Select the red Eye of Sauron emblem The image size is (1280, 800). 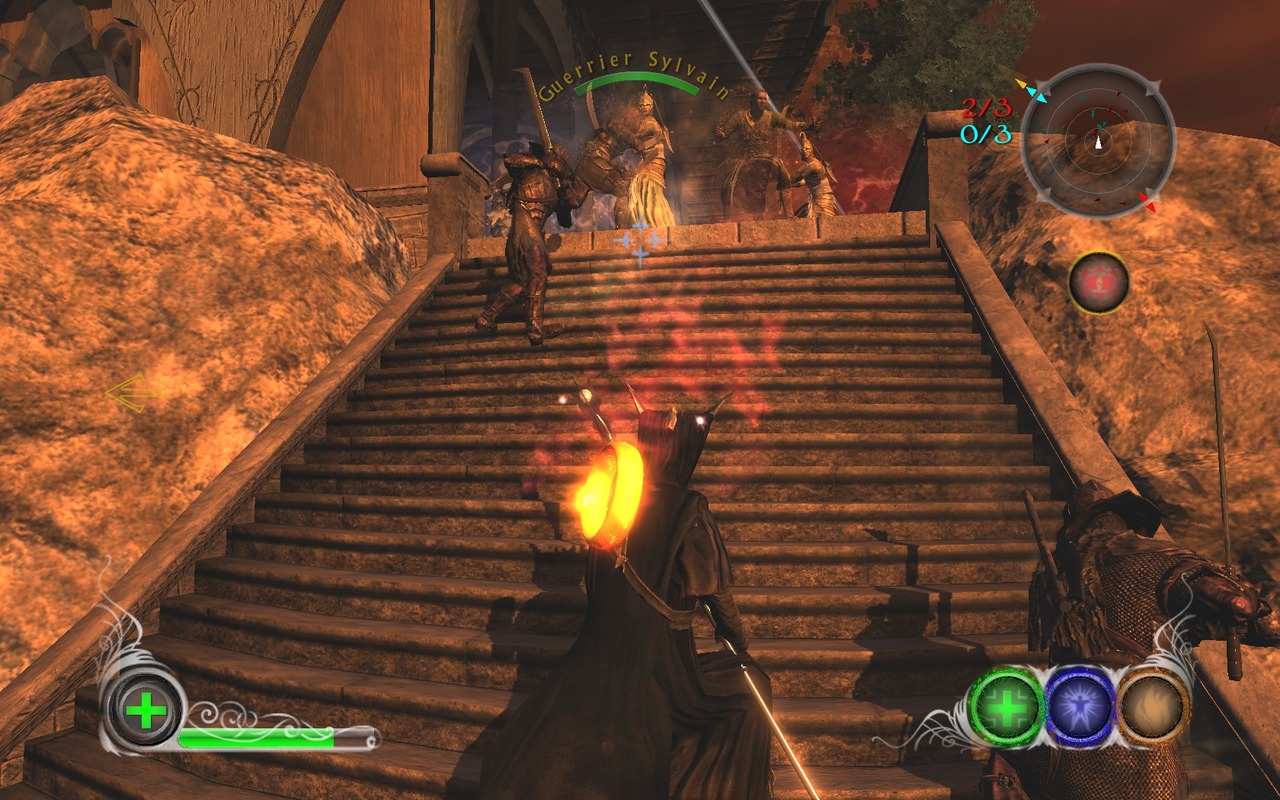[1099, 283]
